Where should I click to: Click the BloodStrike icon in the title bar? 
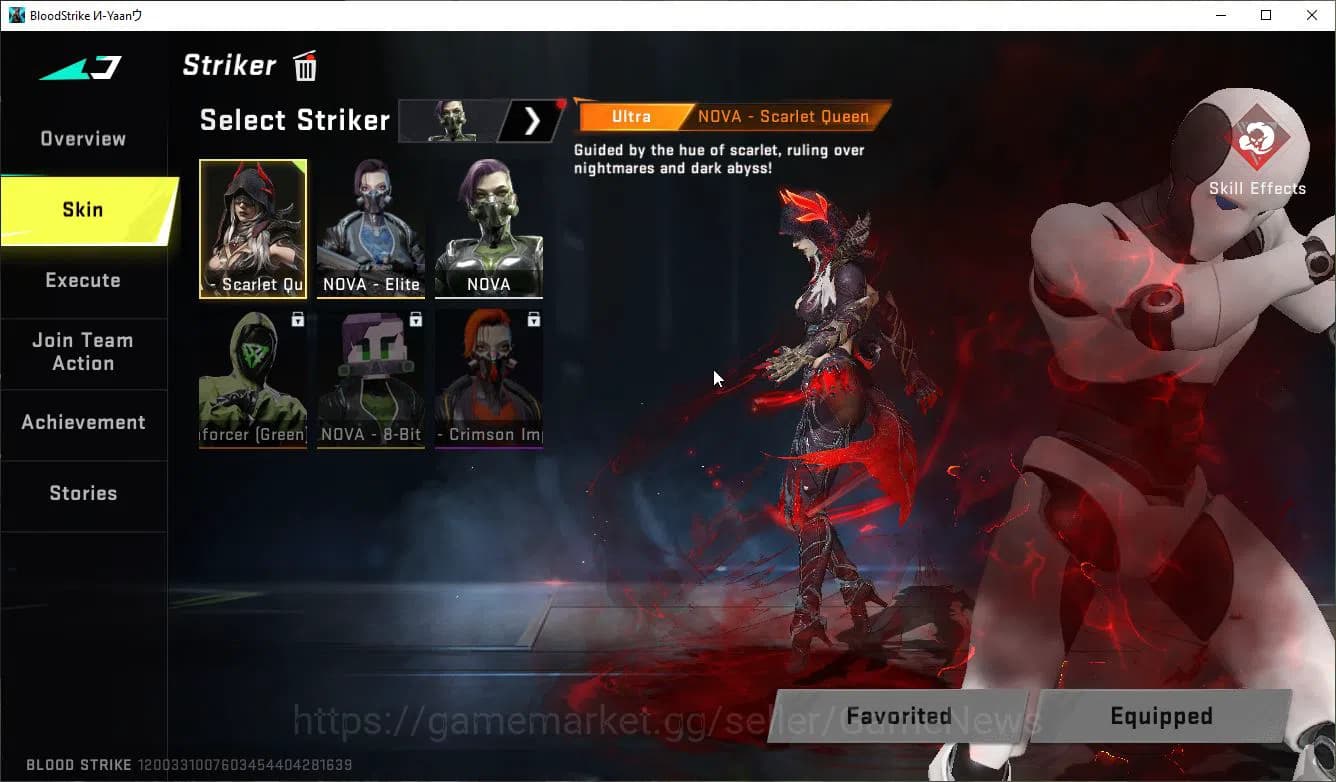[x=16, y=15]
